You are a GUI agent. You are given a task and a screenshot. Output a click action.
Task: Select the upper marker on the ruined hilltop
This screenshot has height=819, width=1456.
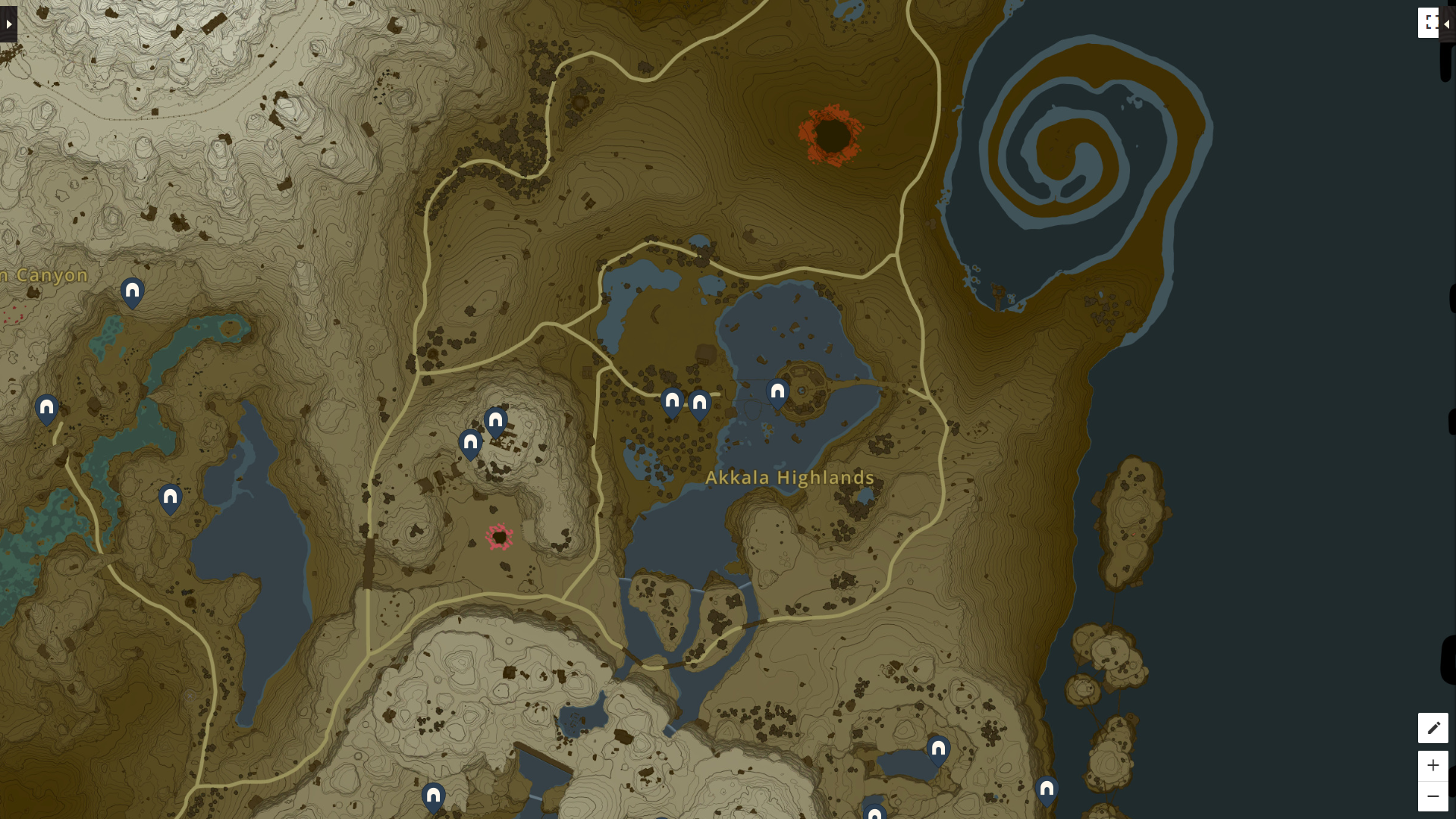point(494,420)
